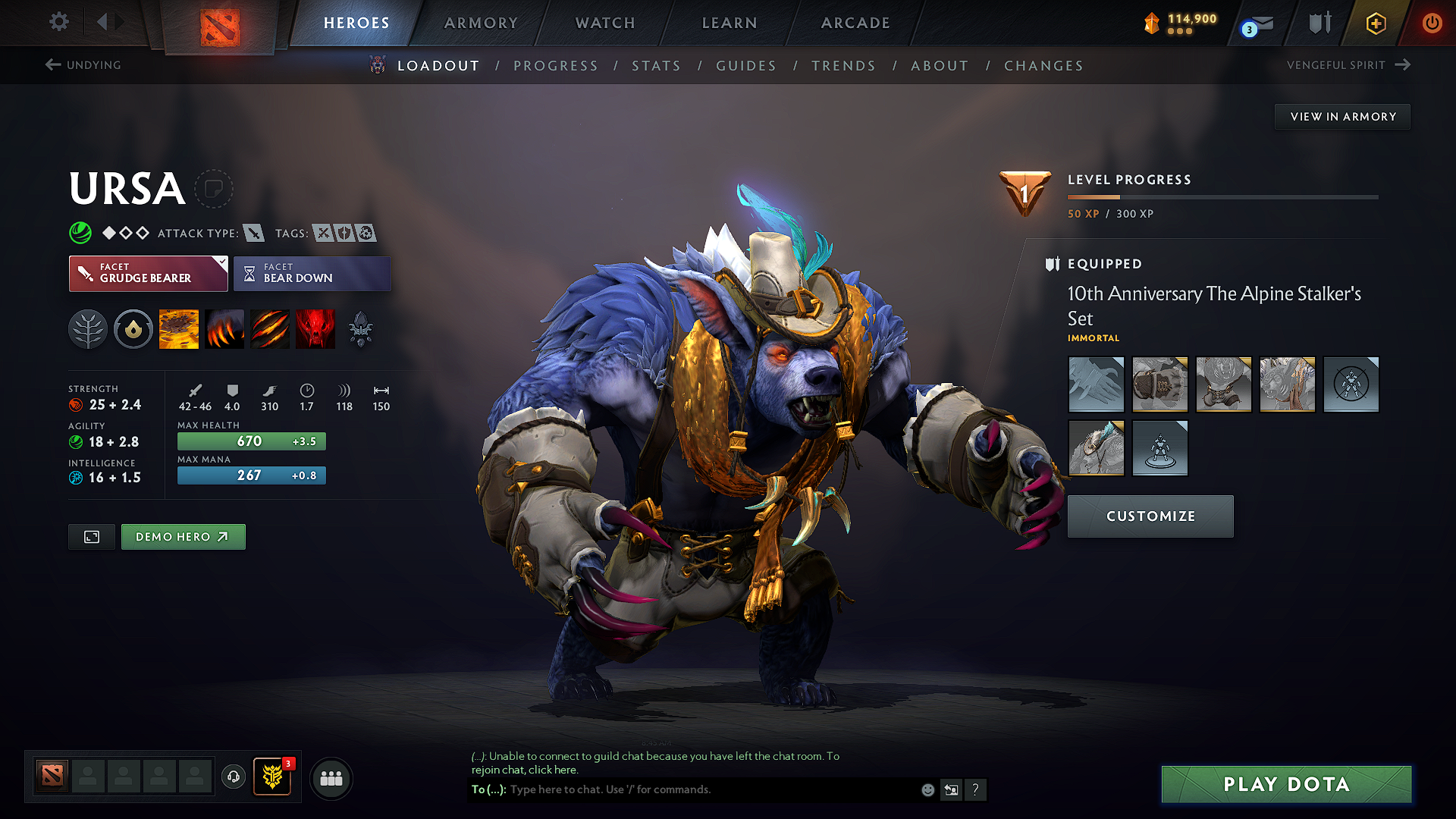
Task: Switch to the Armory tab
Action: click(x=481, y=23)
